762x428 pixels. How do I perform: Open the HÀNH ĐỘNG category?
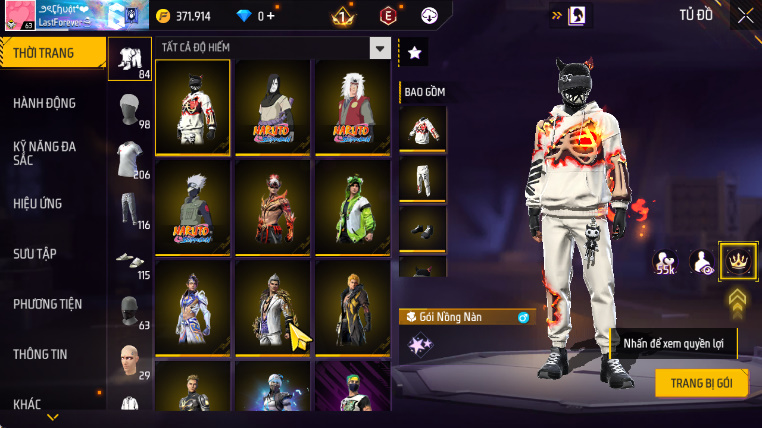point(45,103)
